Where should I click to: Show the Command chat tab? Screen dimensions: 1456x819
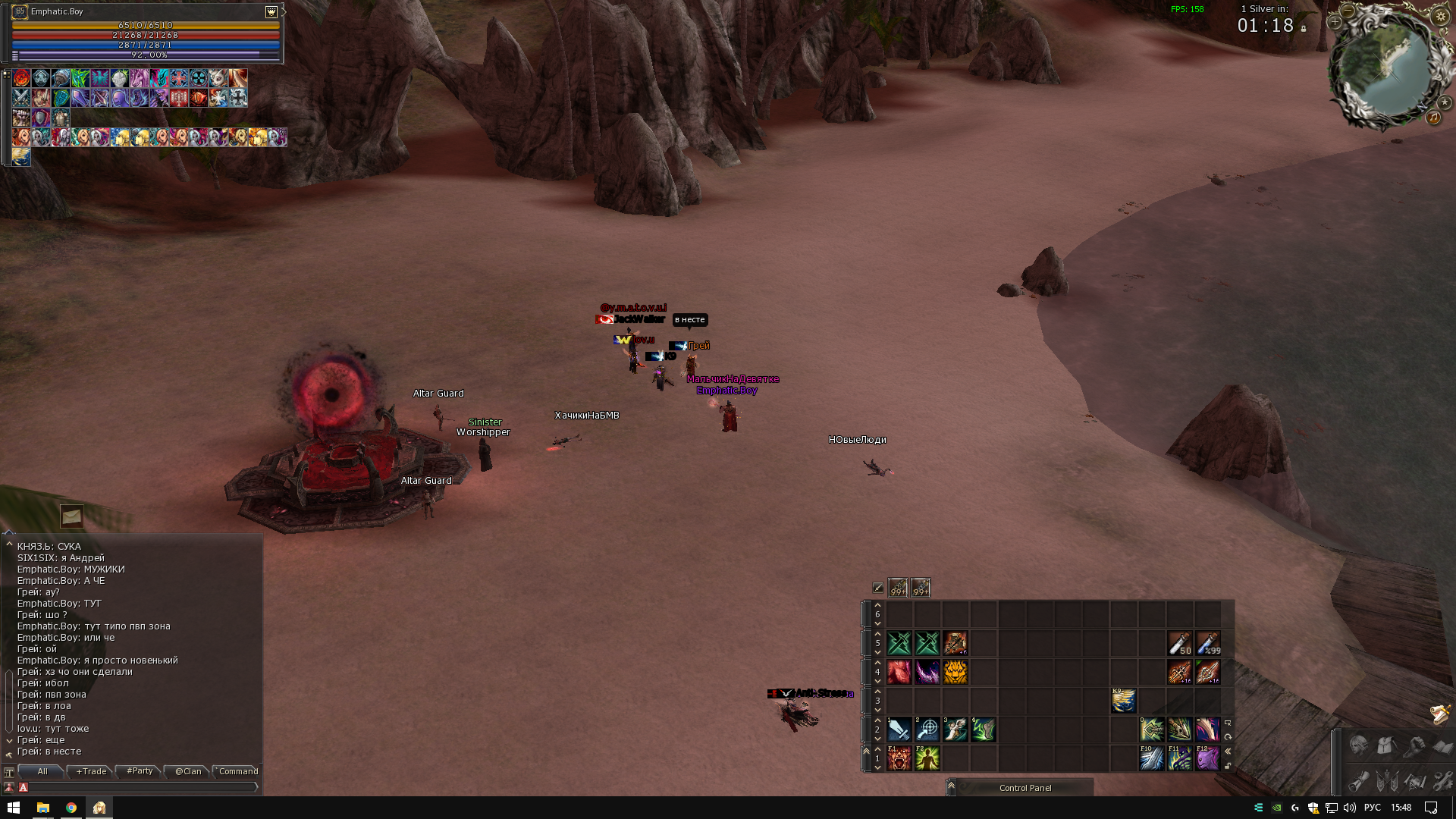click(238, 771)
